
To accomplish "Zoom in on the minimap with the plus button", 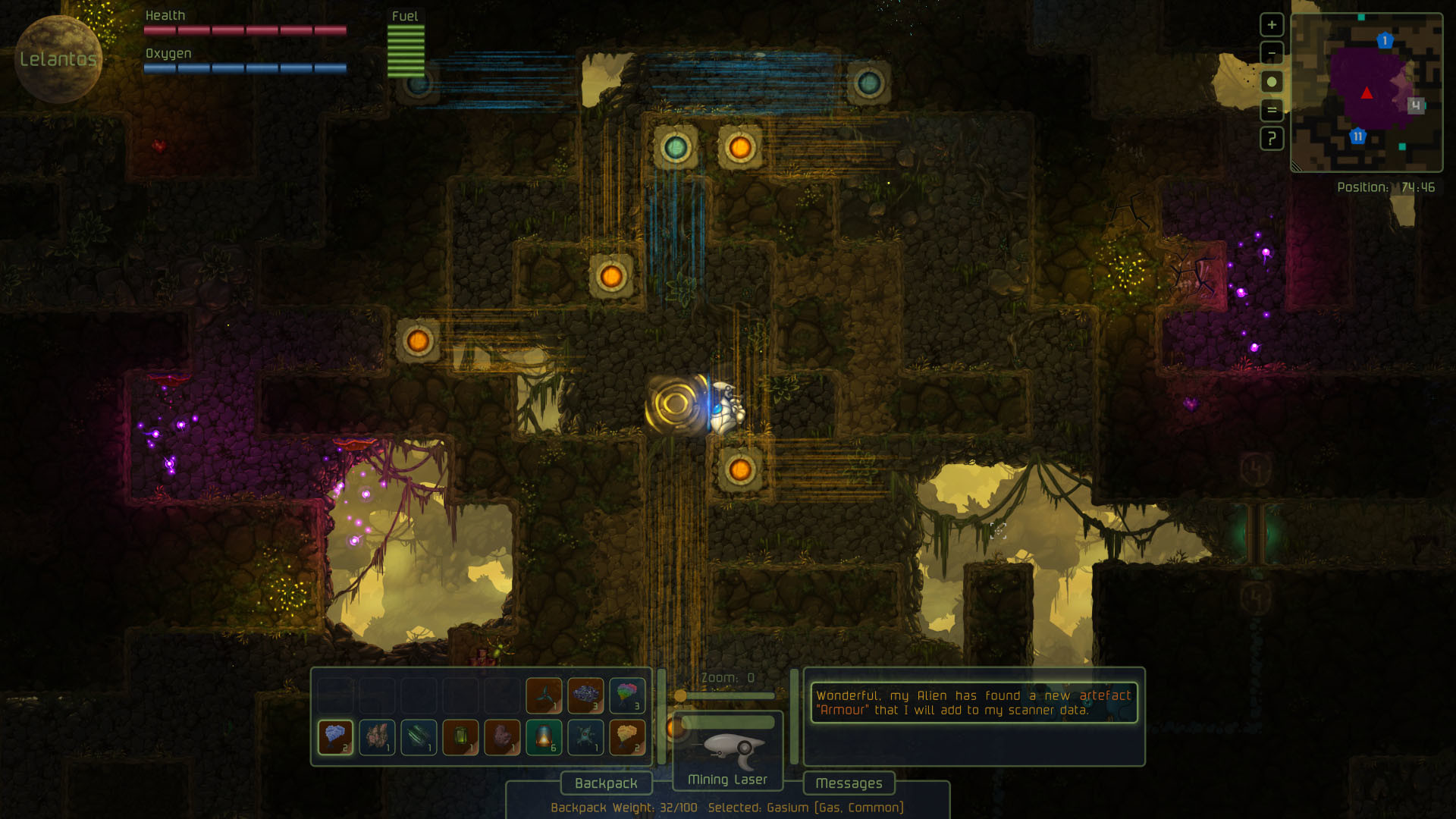I will [1272, 25].
